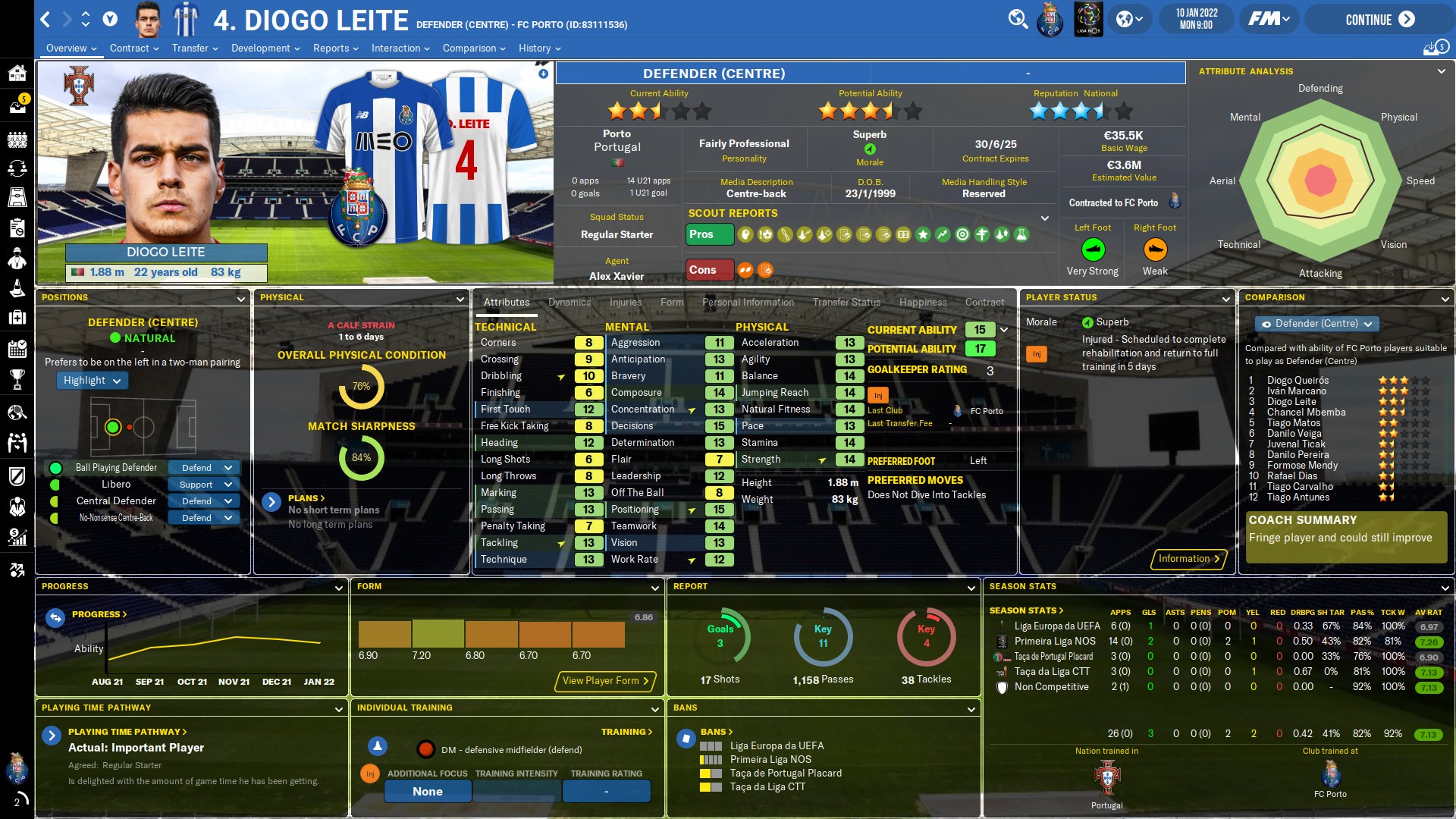Open the search magnifier icon
1456x819 pixels.
[x=1018, y=19]
